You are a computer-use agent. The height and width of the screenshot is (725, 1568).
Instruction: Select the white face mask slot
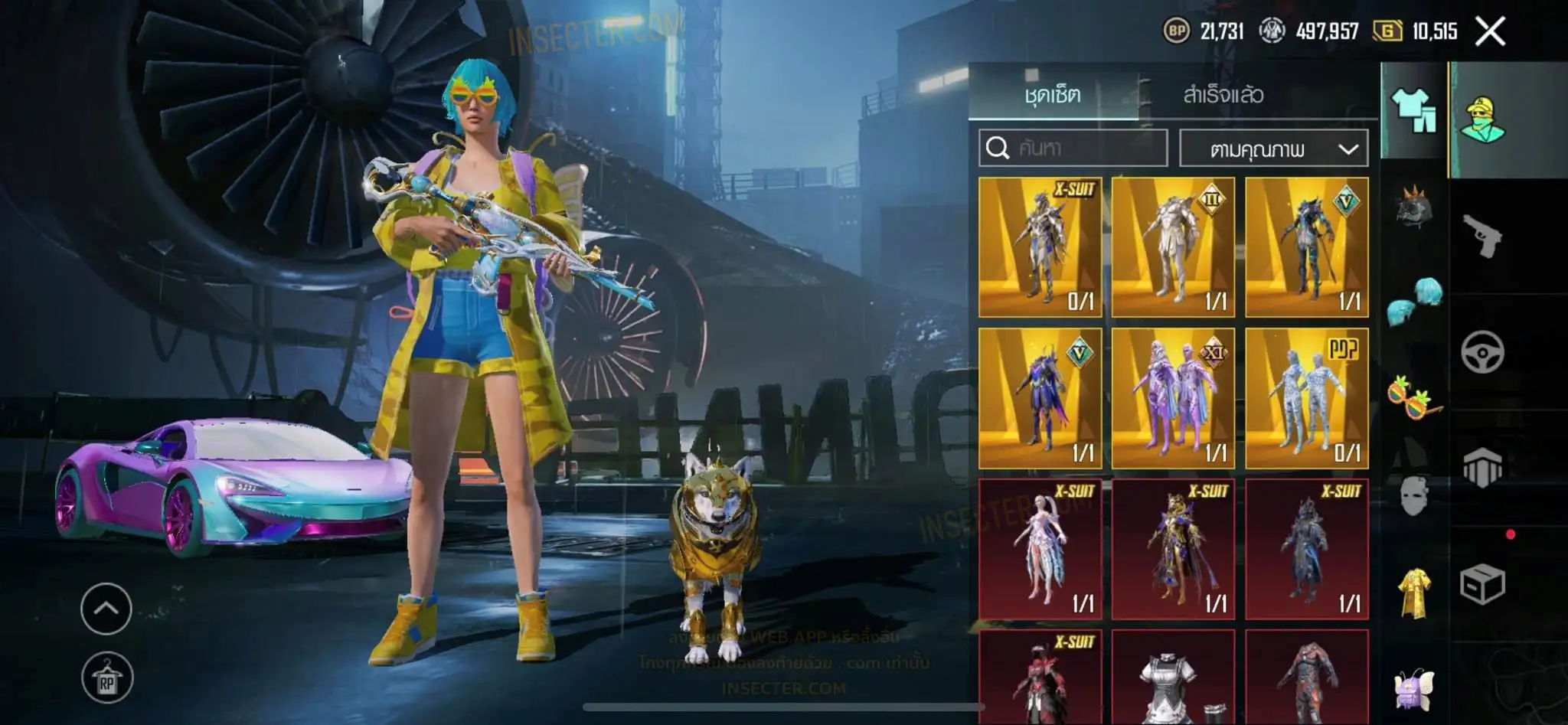(1414, 495)
